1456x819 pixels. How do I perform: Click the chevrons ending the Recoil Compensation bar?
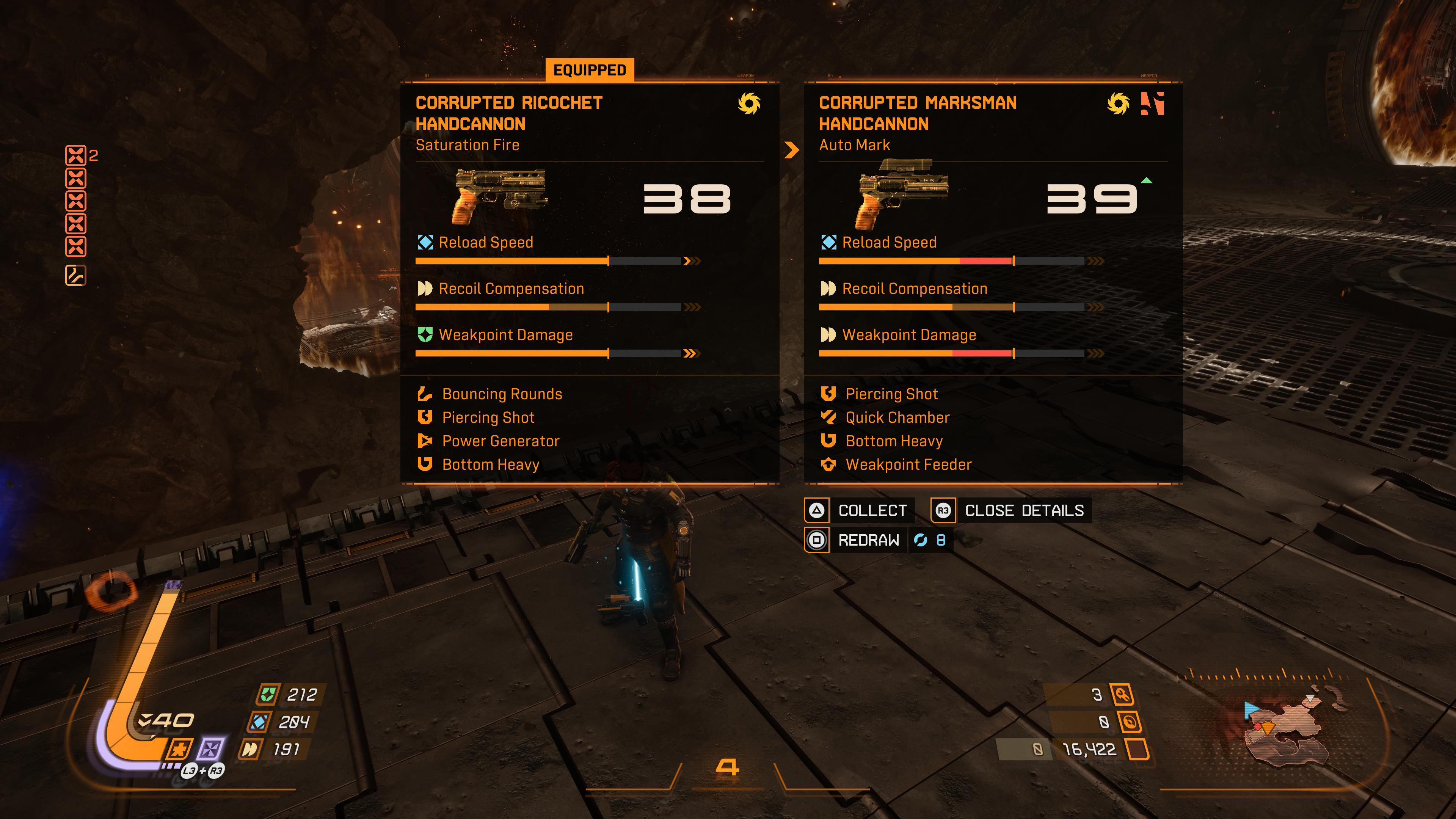tap(691, 308)
